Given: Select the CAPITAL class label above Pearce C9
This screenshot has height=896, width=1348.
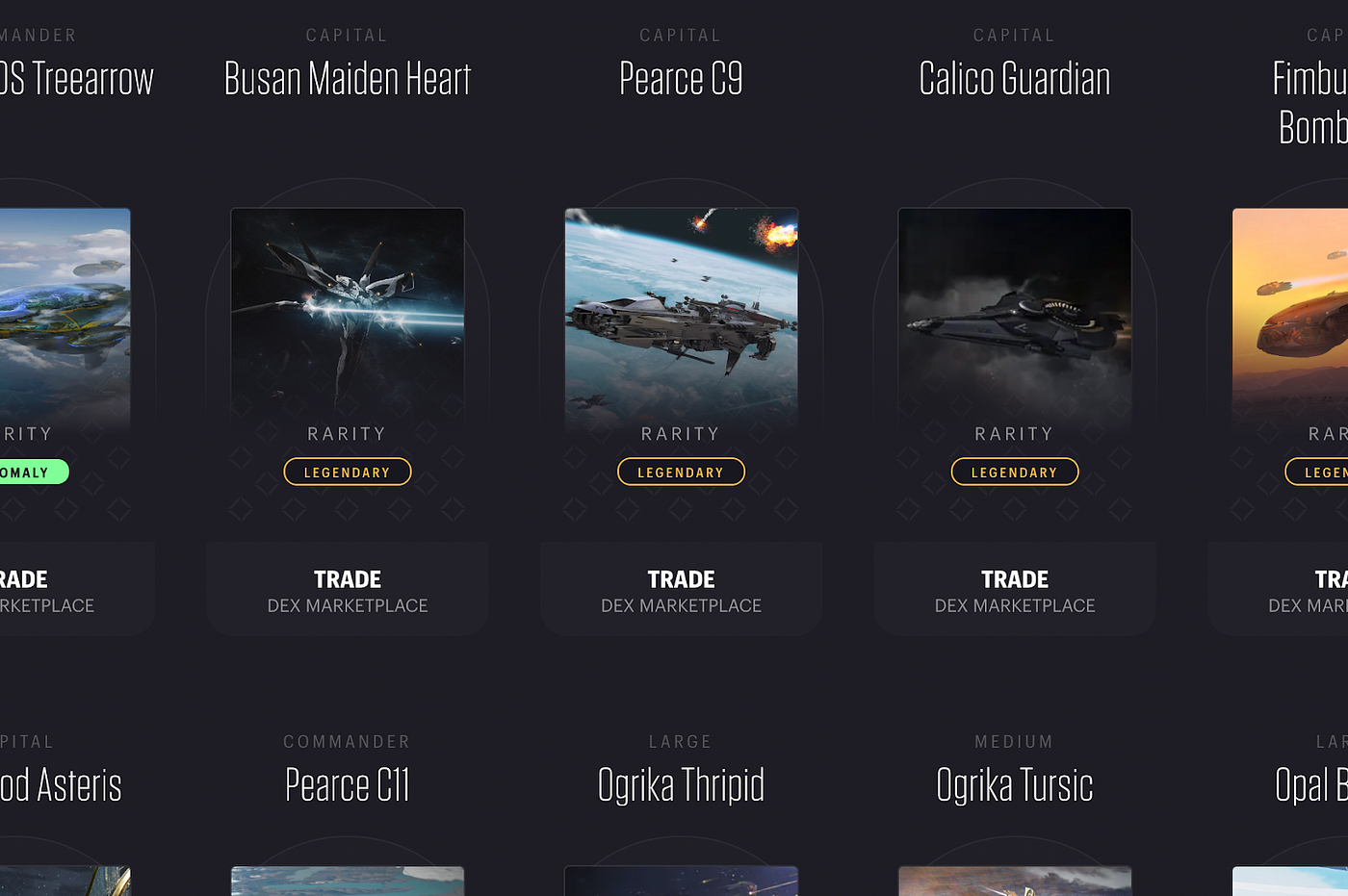Looking at the screenshot, I should point(681,35).
